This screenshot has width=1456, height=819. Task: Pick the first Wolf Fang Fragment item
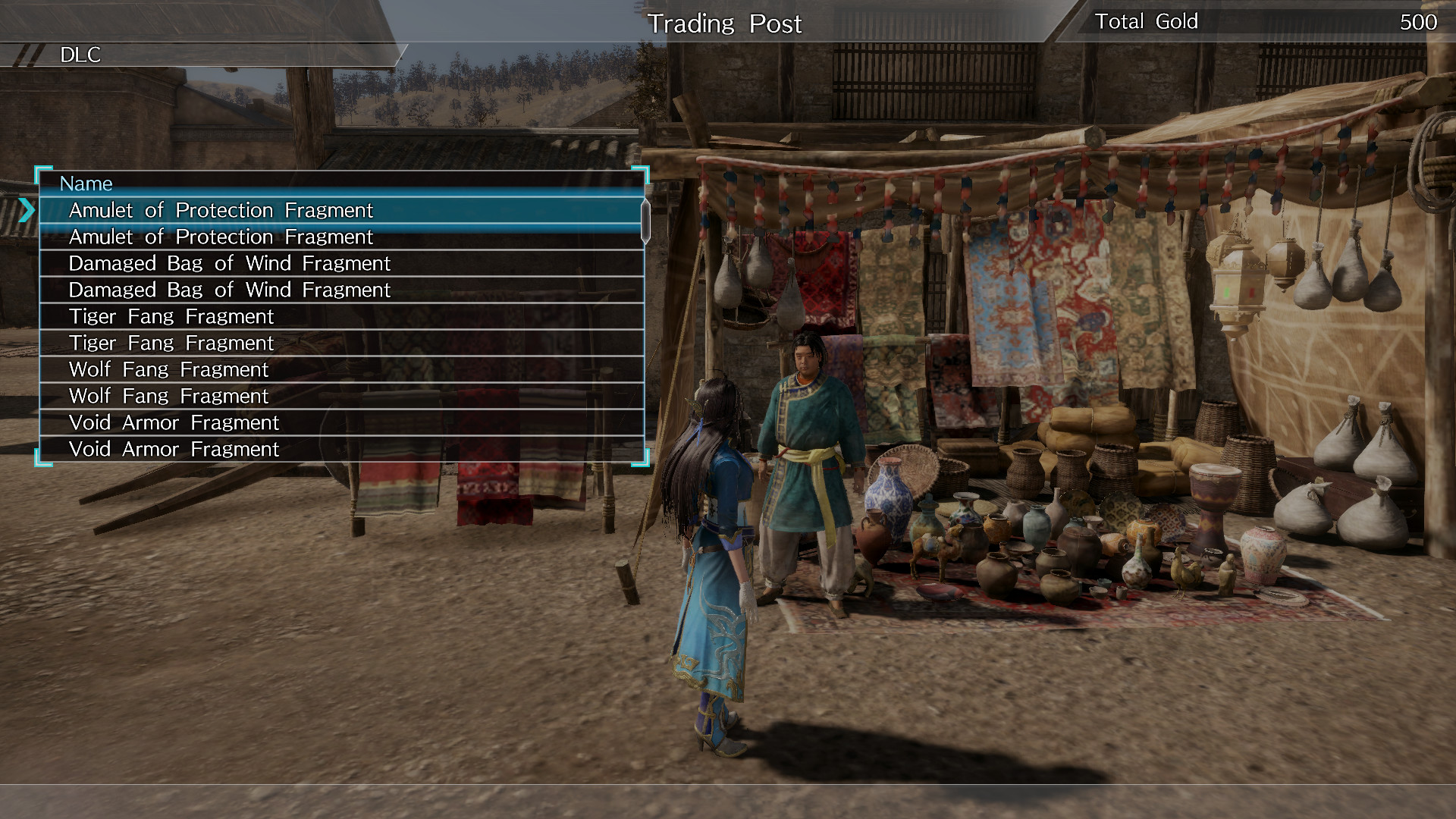168,369
